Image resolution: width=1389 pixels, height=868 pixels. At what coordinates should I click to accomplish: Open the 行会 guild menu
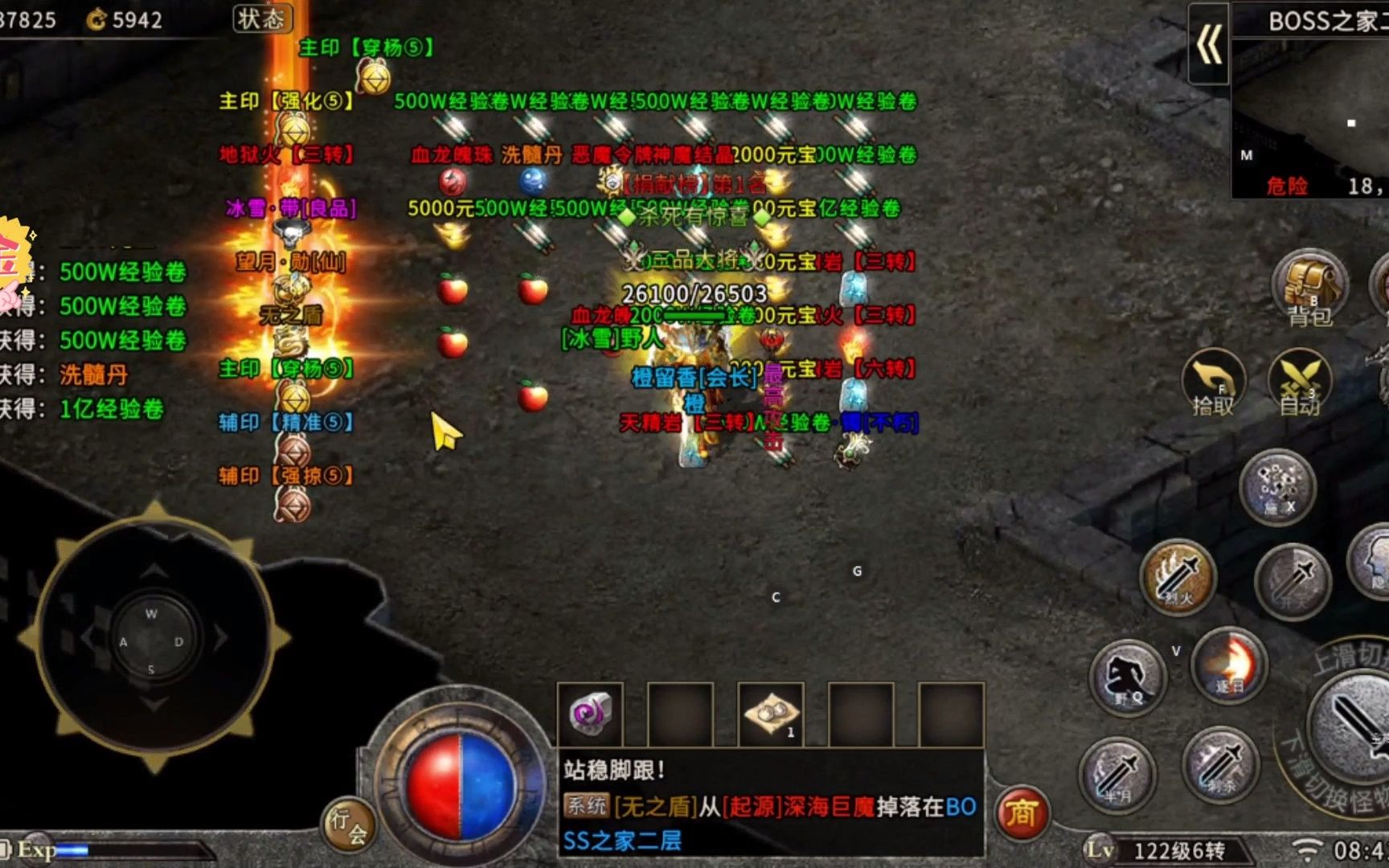[x=348, y=825]
